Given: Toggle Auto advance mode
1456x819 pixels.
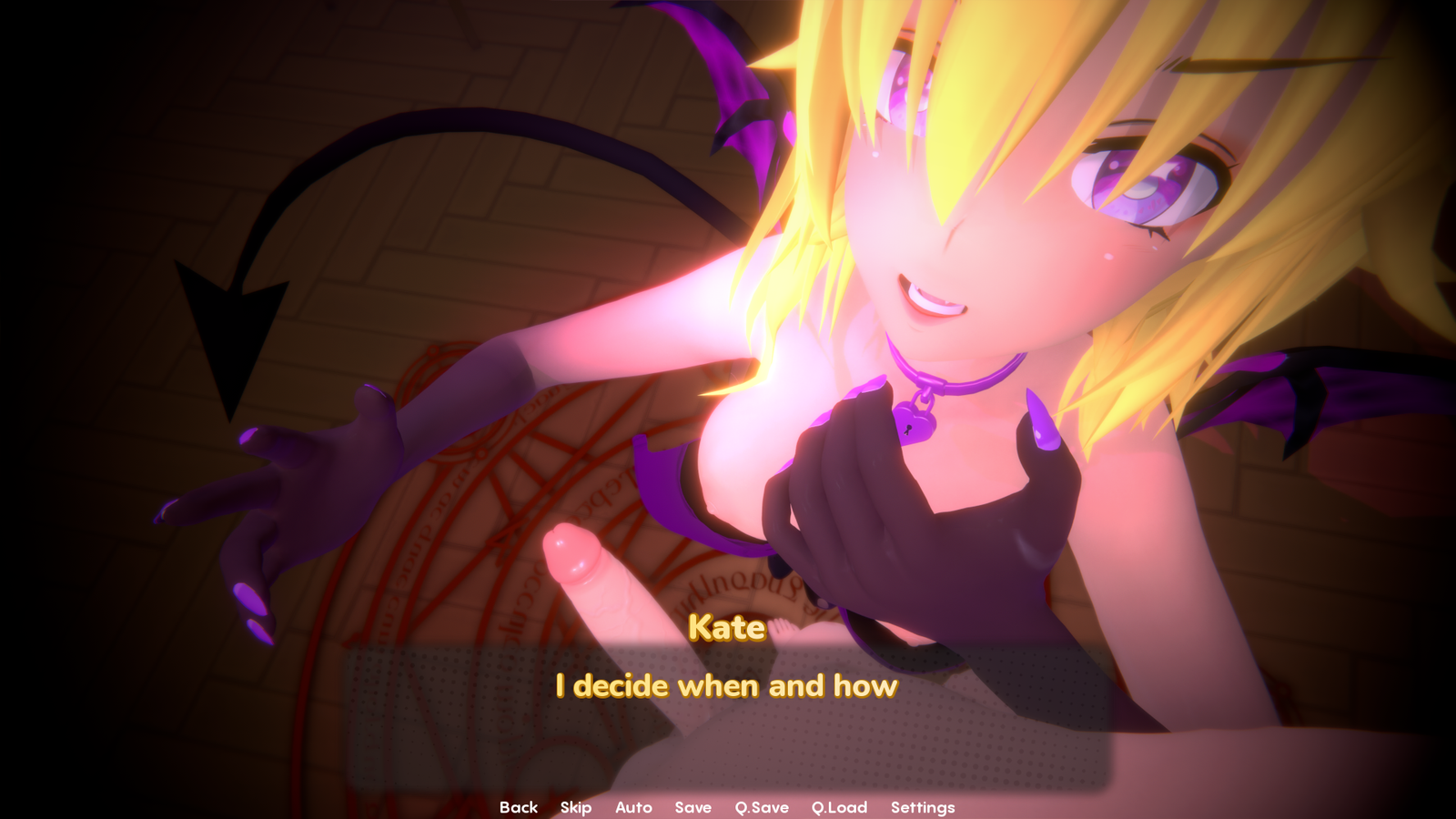Looking at the screenshot, I should pyautogui.click(x=633, y=807).
